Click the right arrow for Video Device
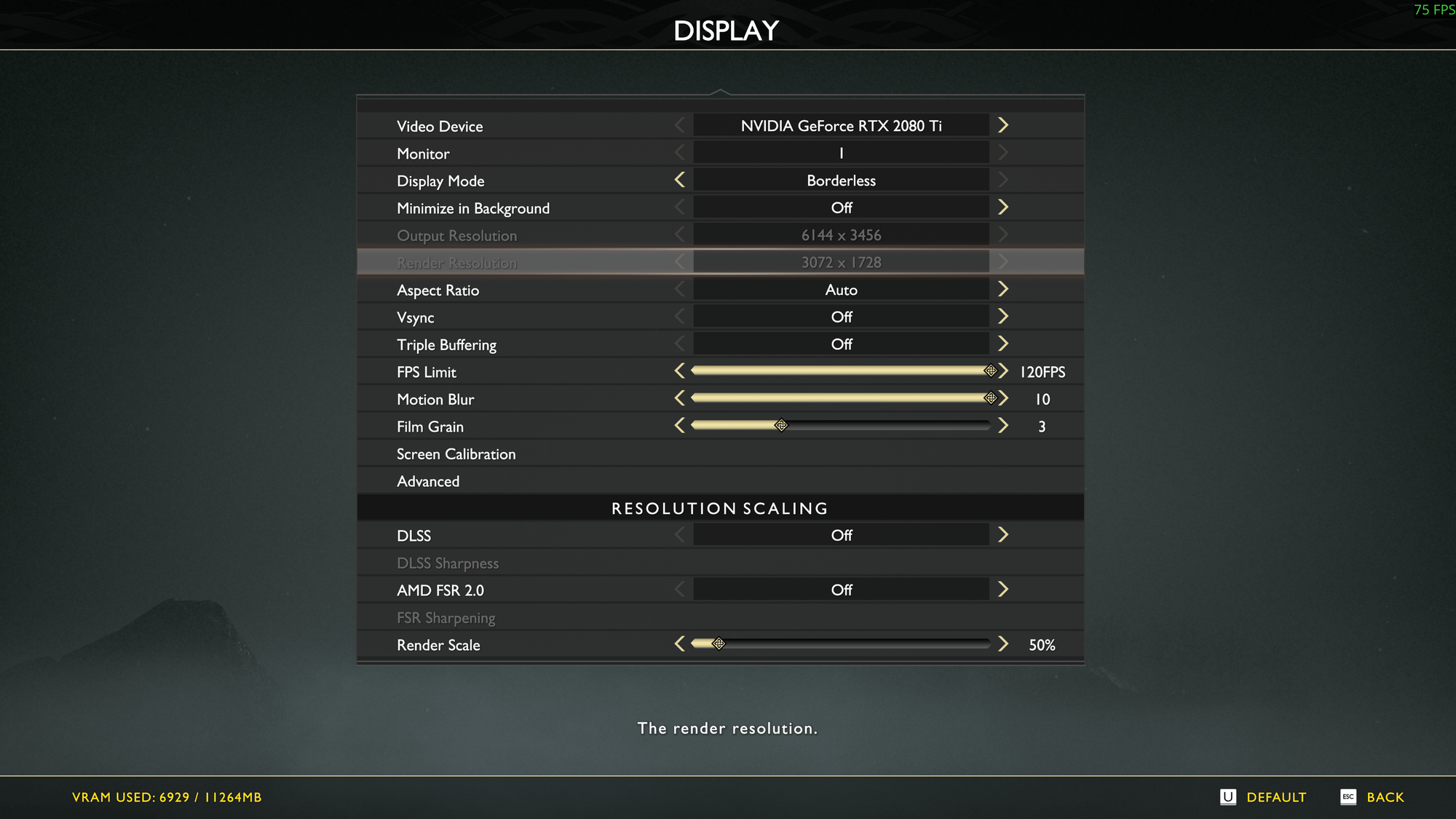Image resolution: width=1456 pixels, height=819 pixels. pyautogui.click(x=1003, y=125)
